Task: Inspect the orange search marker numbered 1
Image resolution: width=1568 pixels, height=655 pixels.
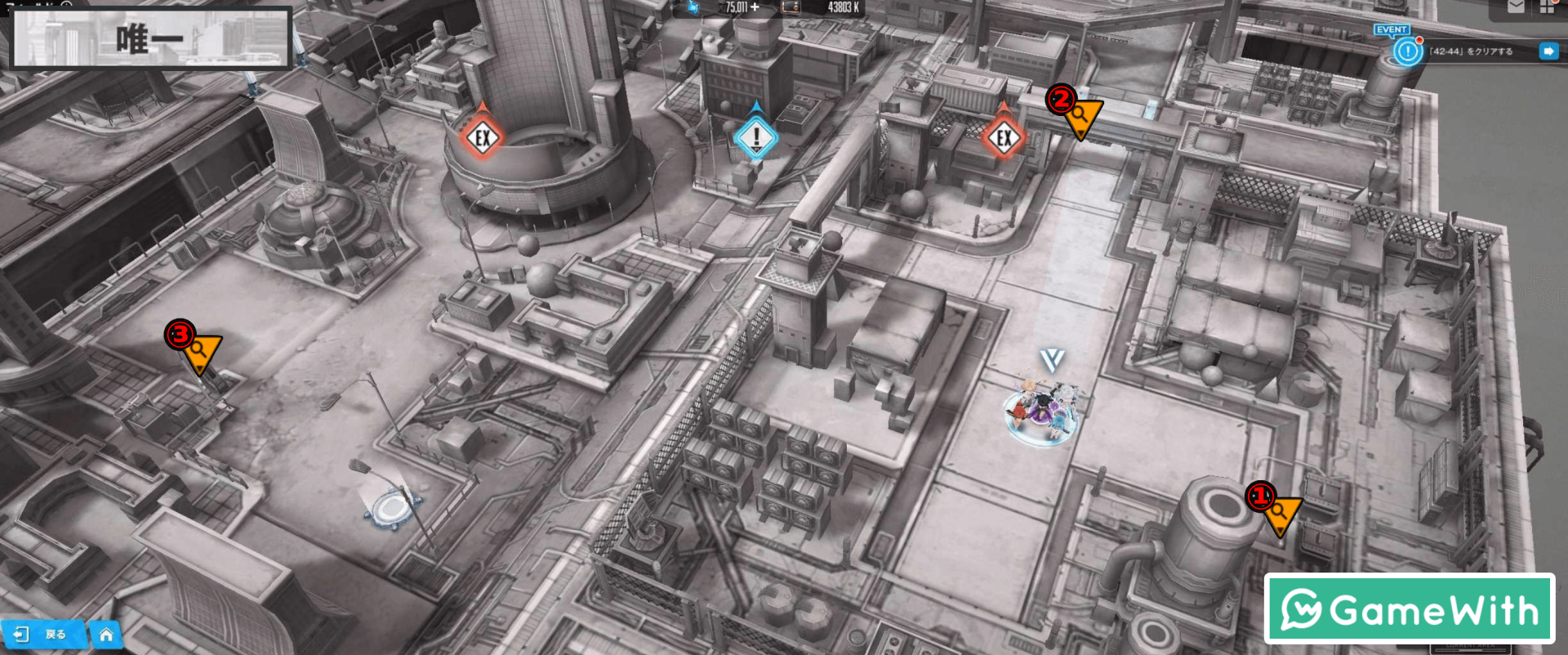Action: click(x=1279, y=513)
